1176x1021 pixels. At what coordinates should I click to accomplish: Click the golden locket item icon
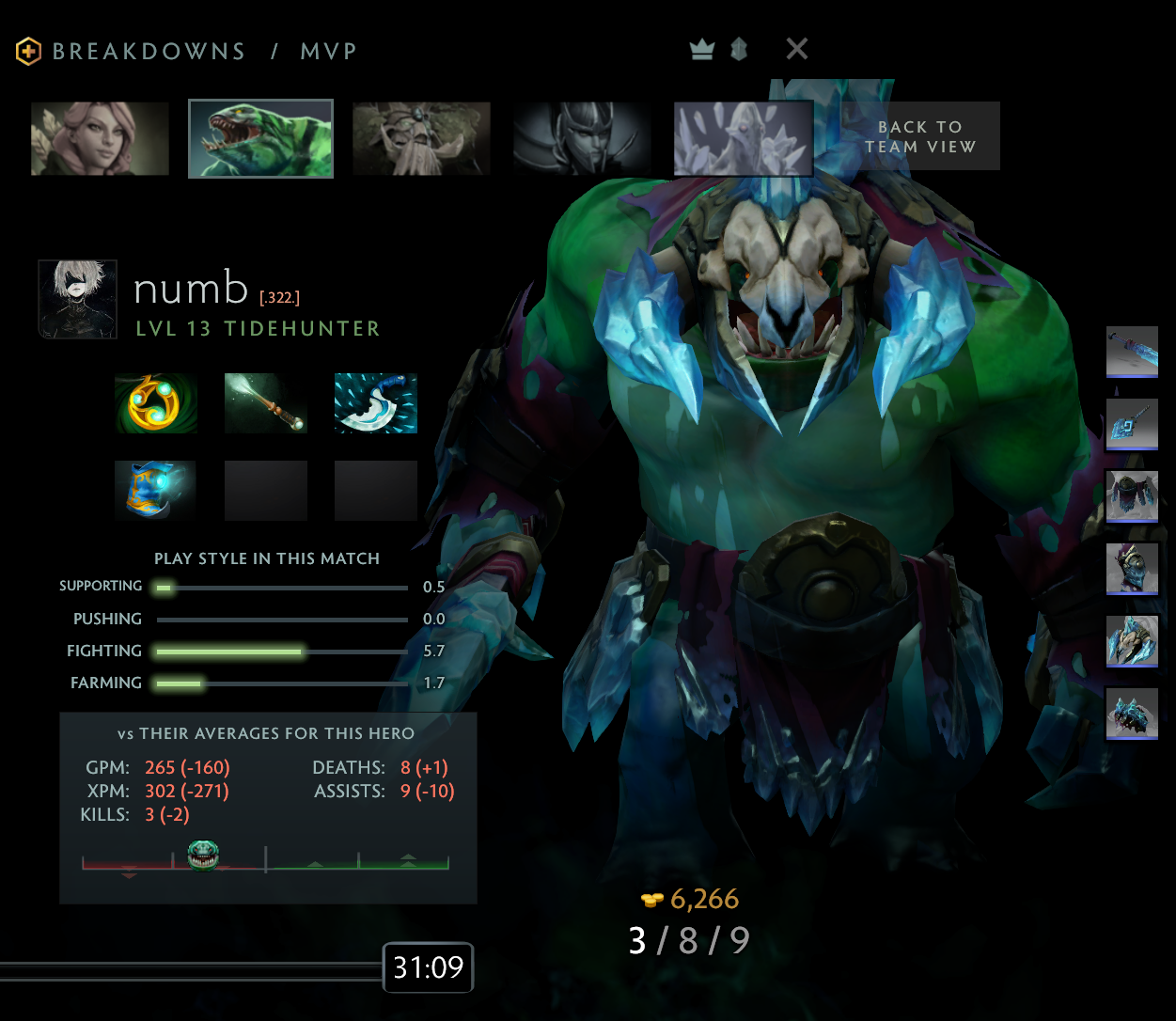click(156, 403)
